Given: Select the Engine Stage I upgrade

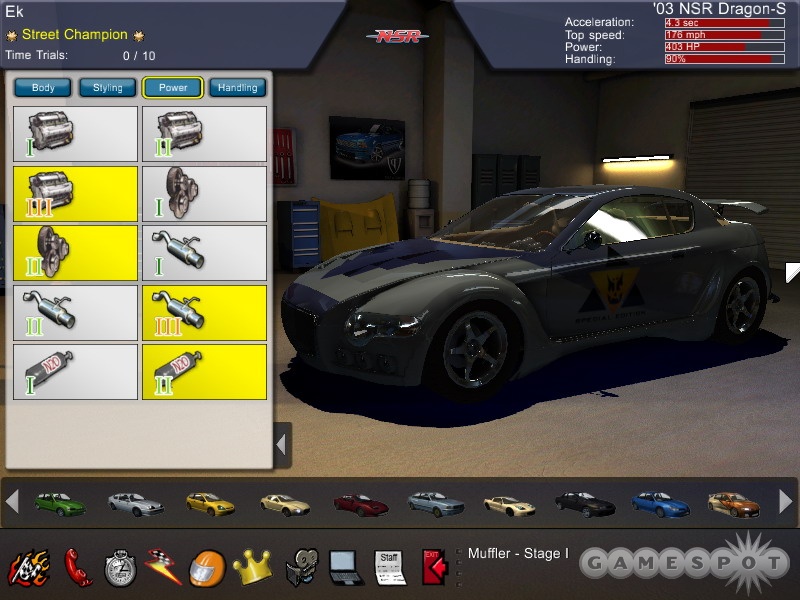Looking at the screenshot, I should click(x=75, y=134).
